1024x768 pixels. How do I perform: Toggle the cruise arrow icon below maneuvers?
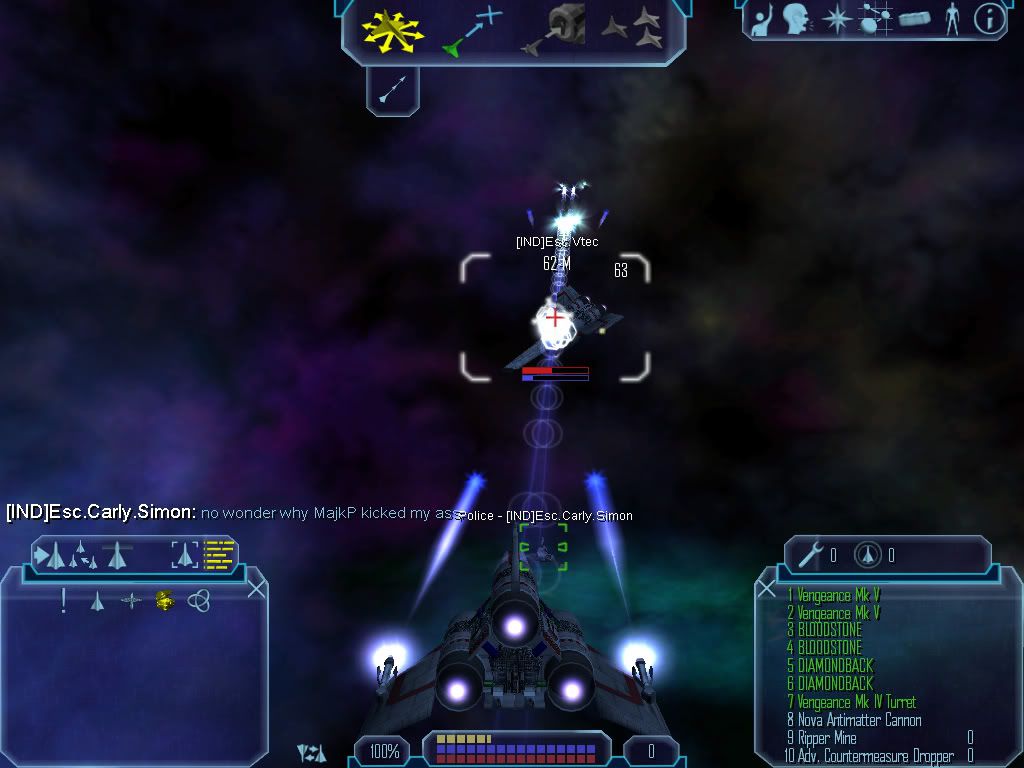point(392,92)
